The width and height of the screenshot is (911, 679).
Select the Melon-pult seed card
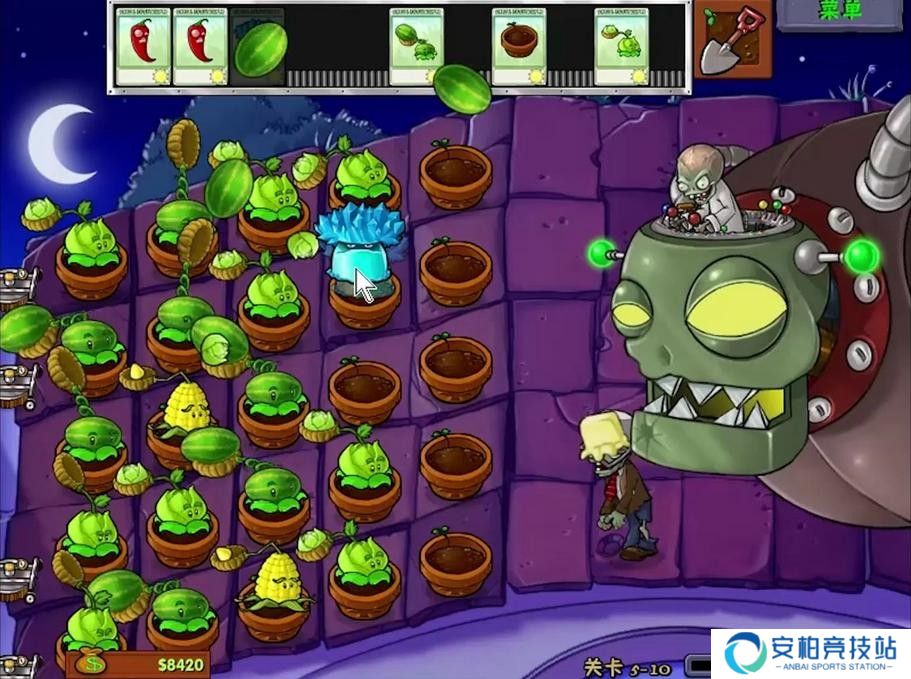pyautogui.click(x=416, y=46)
